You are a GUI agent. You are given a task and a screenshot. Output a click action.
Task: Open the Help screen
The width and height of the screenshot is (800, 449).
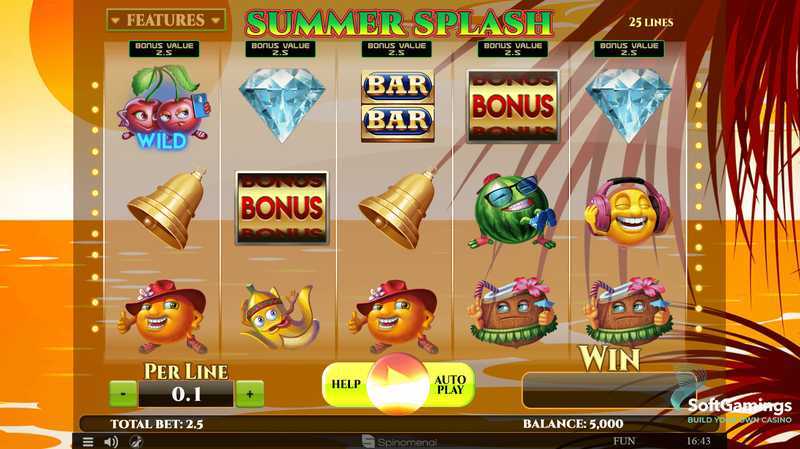click(346, 385)
